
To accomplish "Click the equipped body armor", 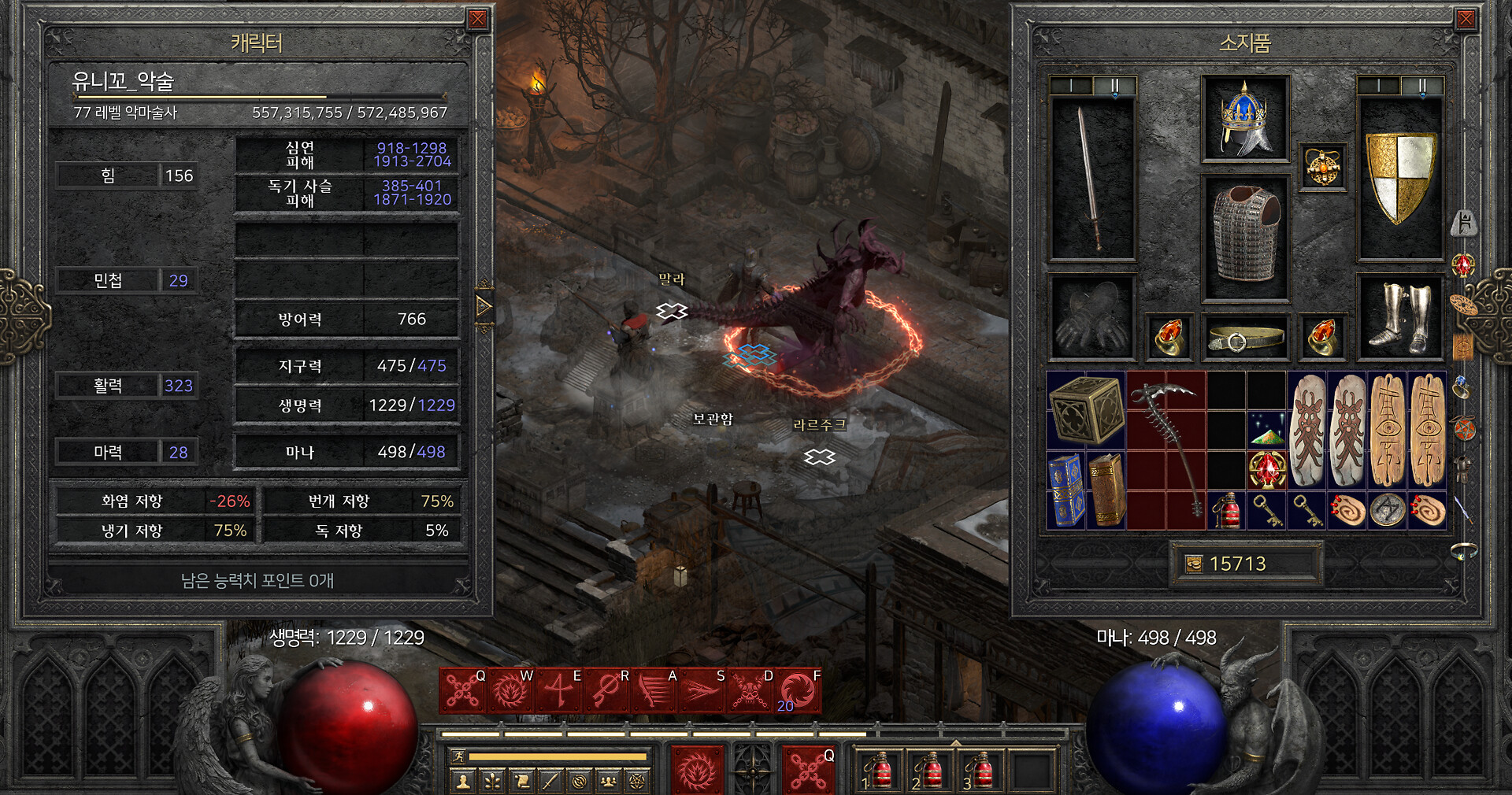I will pyautogui.click(x=1244, y=236).
